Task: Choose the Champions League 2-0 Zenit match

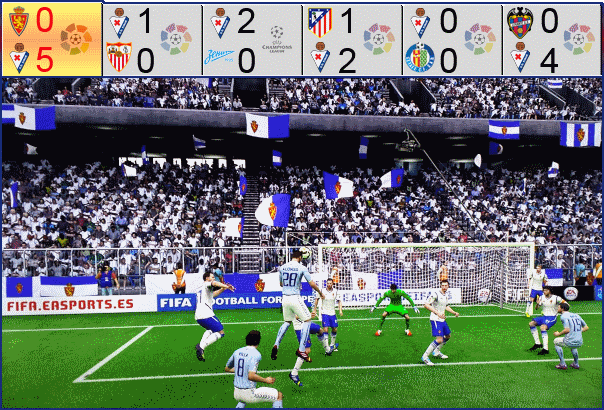Action: 251,39
